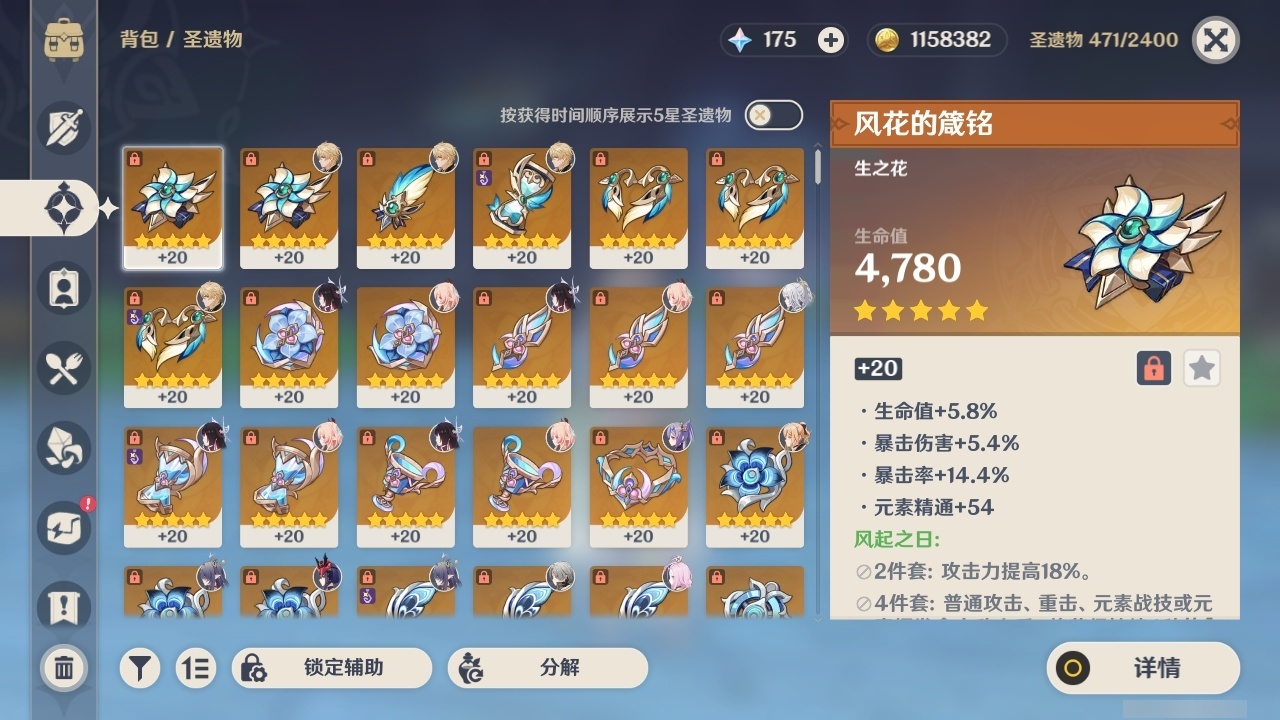This screenshot has height=720, width=1280.
Task: Unlock the selected artifact via red lock
Action: [1152, 368]
